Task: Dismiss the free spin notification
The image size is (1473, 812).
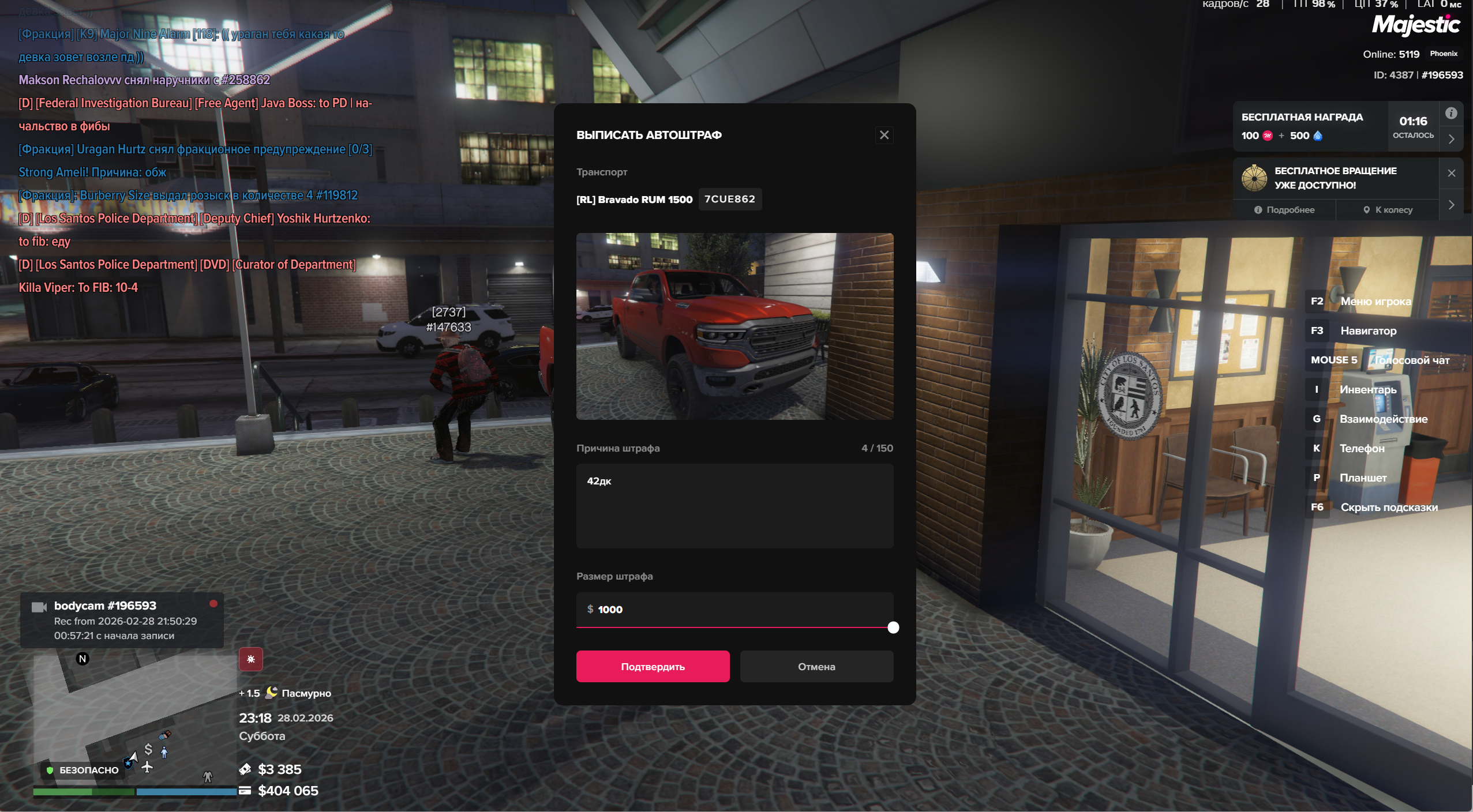Action: click(x=1452, y=173)
